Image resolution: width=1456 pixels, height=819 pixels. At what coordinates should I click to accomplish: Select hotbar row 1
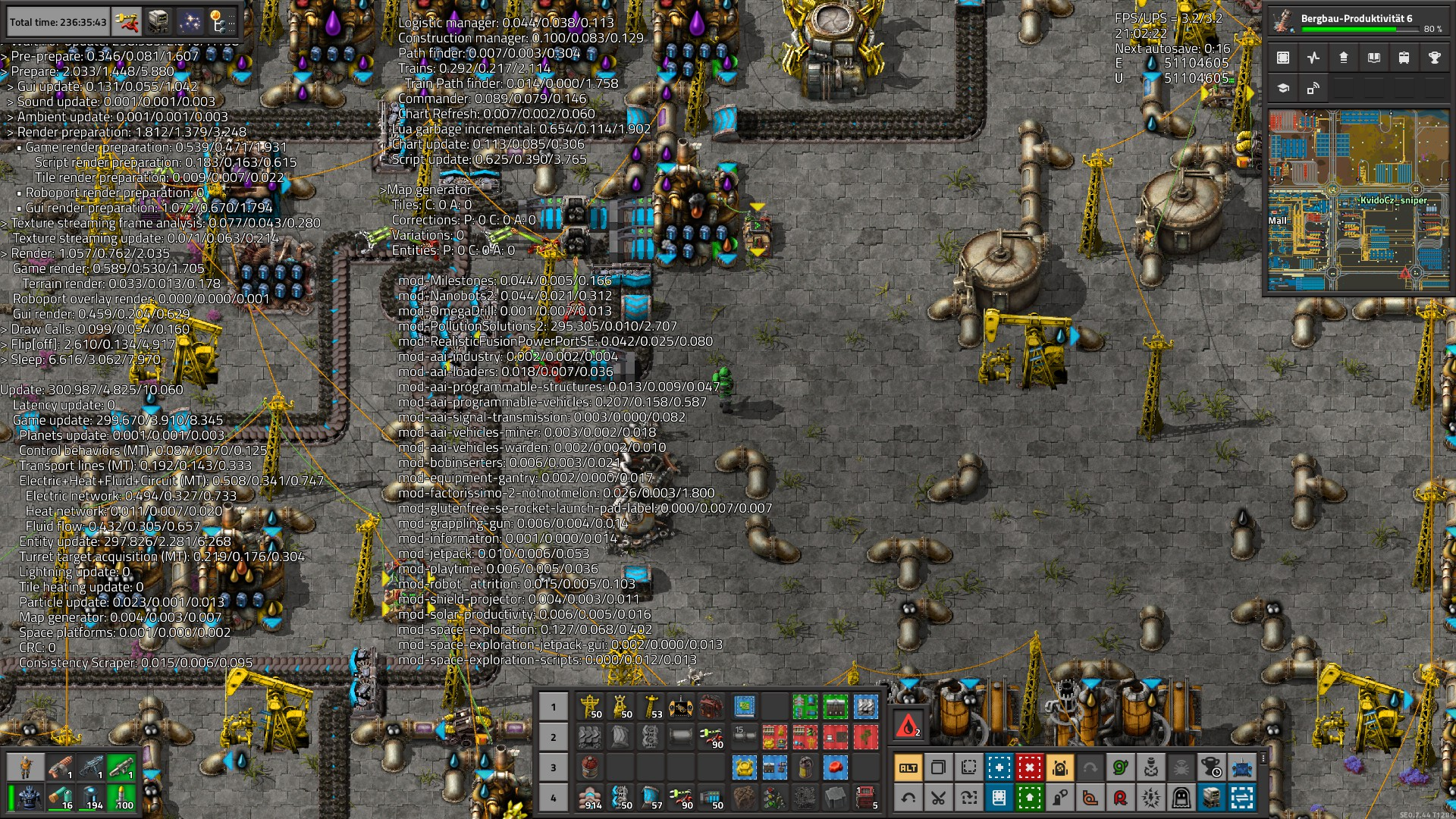coord(553,707)
